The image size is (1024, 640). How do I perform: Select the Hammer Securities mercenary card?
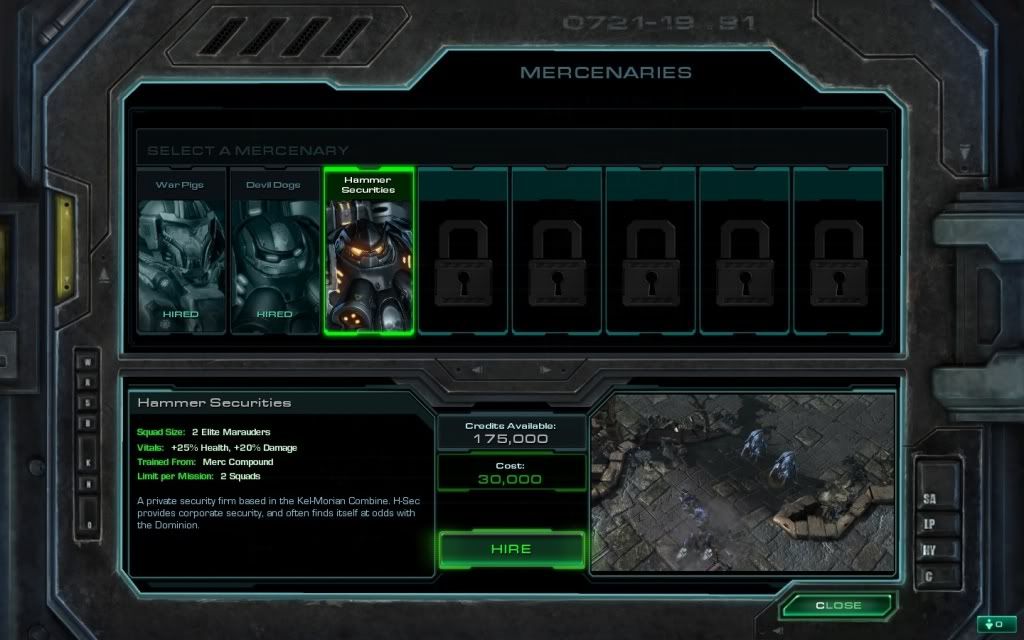(369, 252)
